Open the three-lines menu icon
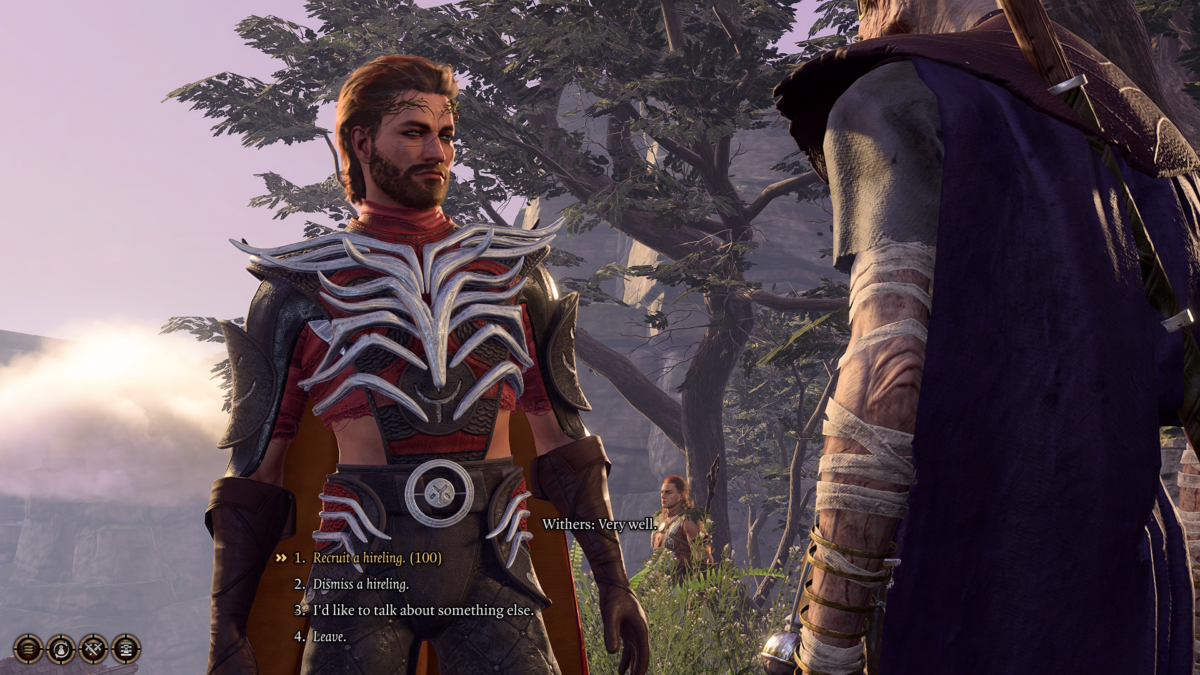Screen dimensions: 1200x675 pyautogui.click(x=28, y=649)
